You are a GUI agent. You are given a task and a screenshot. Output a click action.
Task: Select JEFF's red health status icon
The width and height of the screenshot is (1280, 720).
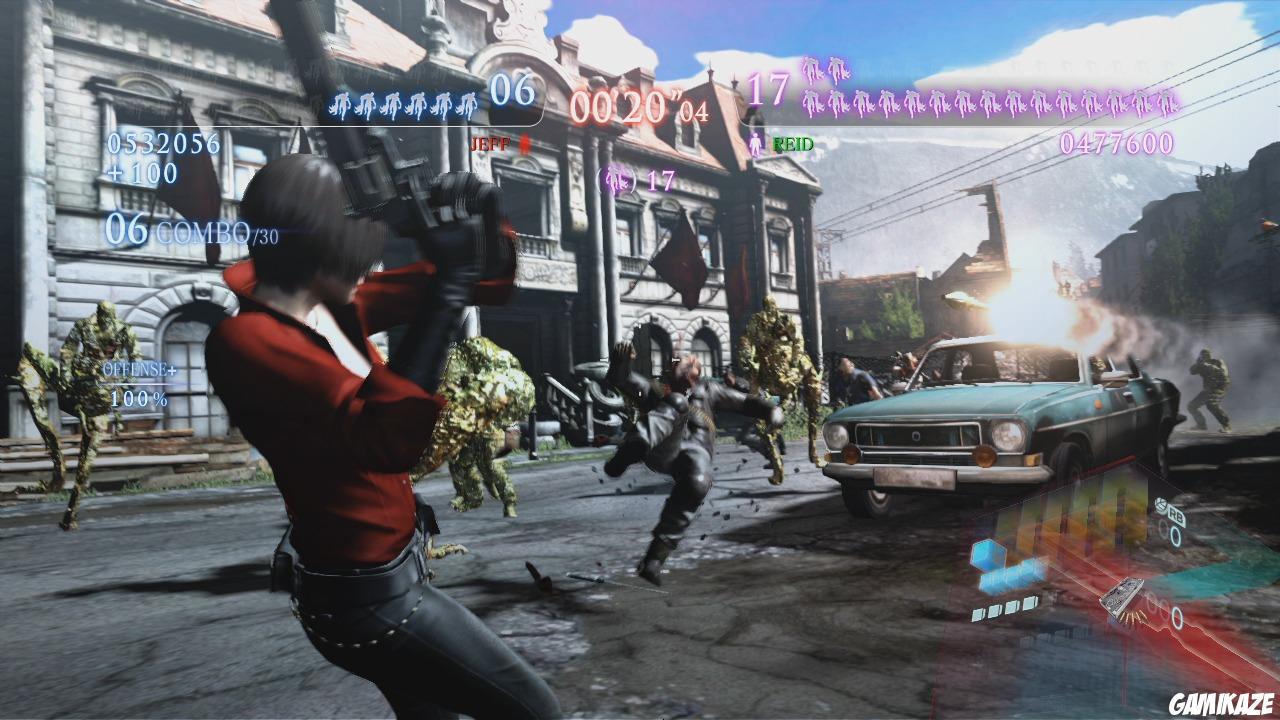click(523, 142)
